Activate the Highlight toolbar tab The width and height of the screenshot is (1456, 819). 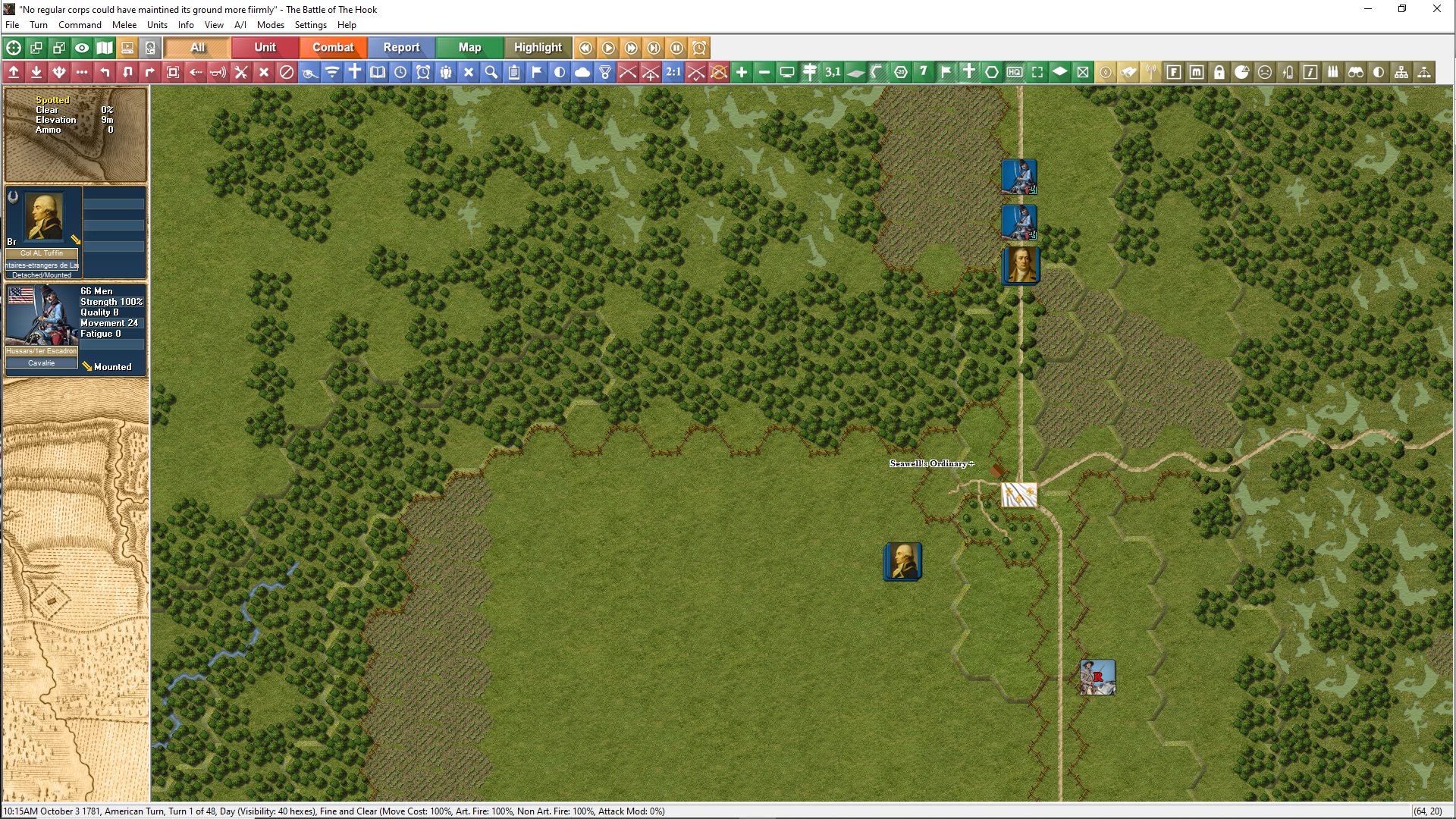pos(538,47)
